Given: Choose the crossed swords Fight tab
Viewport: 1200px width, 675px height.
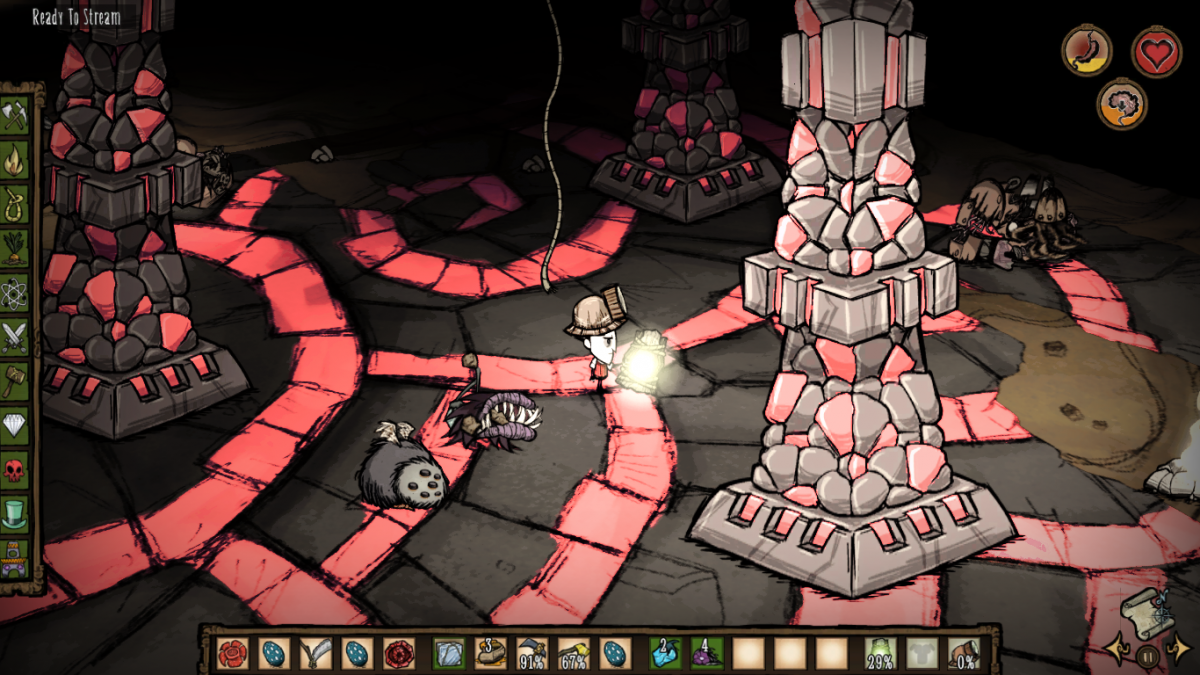Looking at the screenshot, I should [x=15, y=336].
